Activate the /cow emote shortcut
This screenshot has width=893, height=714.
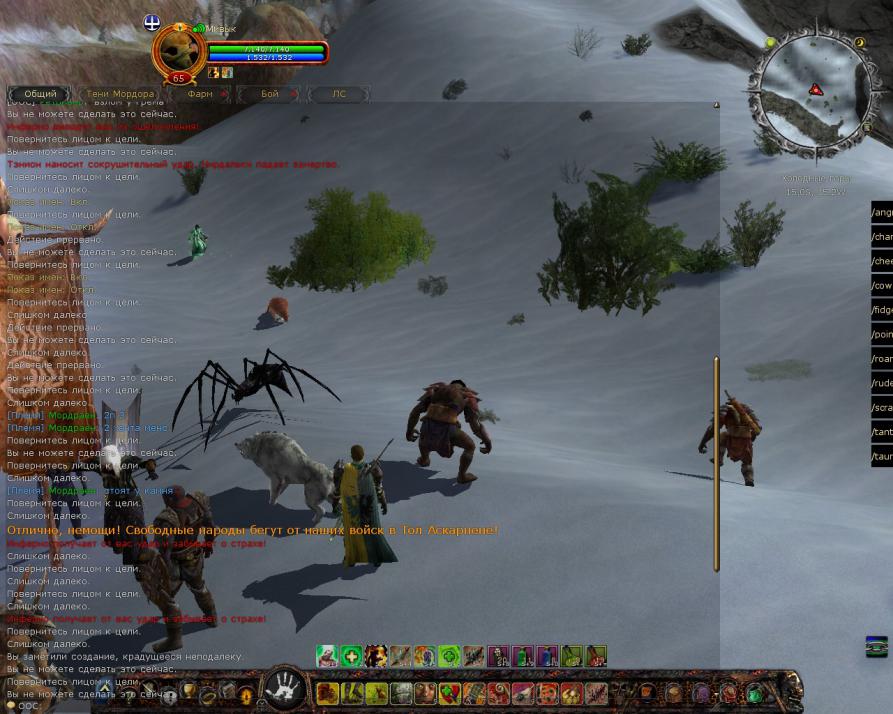click(x=882, y=286)
